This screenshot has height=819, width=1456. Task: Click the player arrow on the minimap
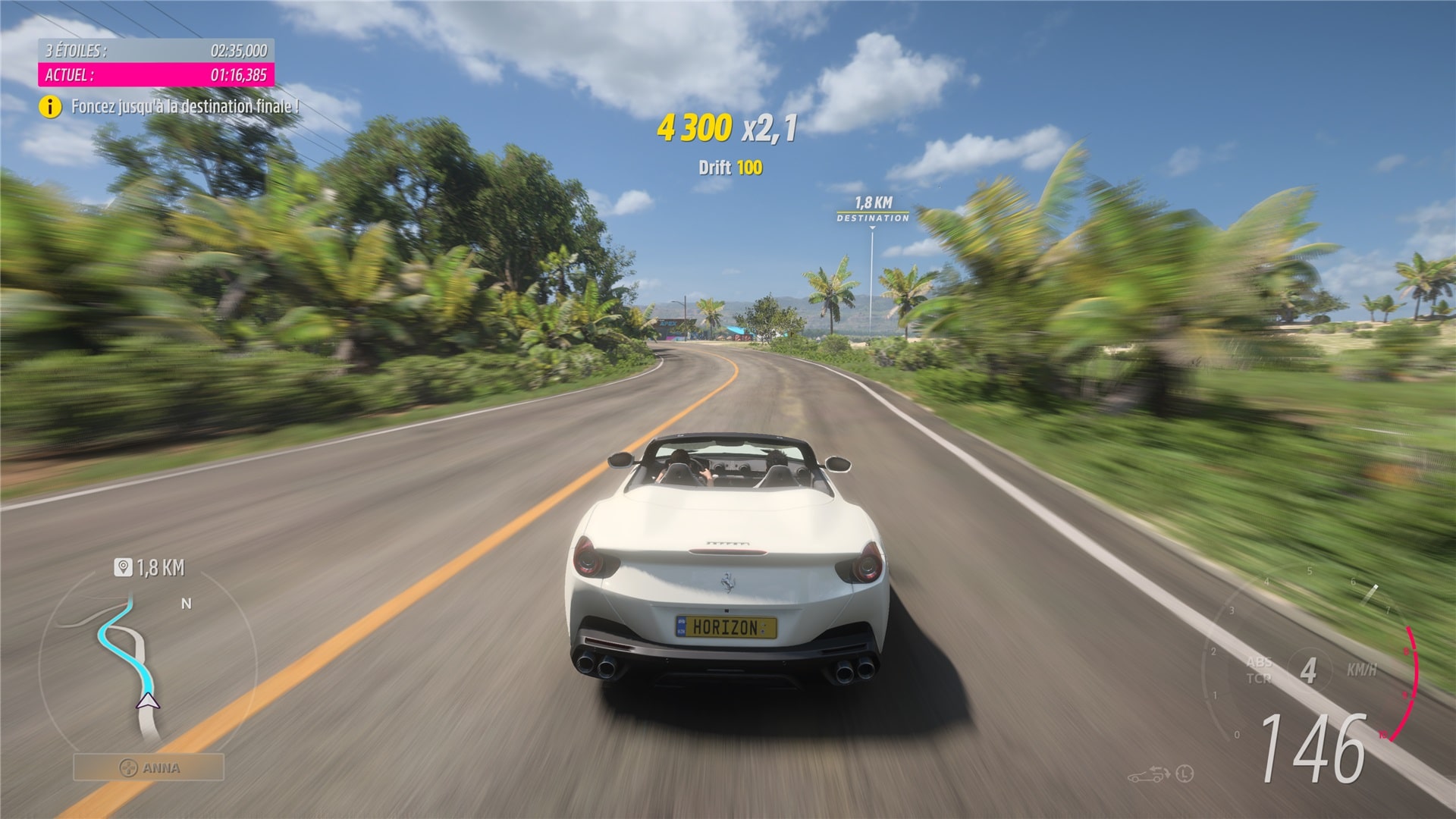[x=148, y=700]
